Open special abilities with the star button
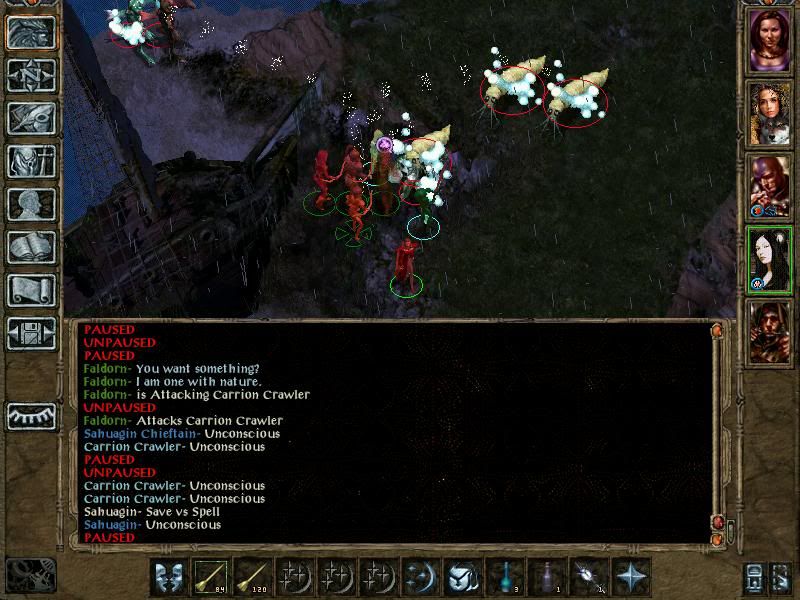 click(631, 577)
